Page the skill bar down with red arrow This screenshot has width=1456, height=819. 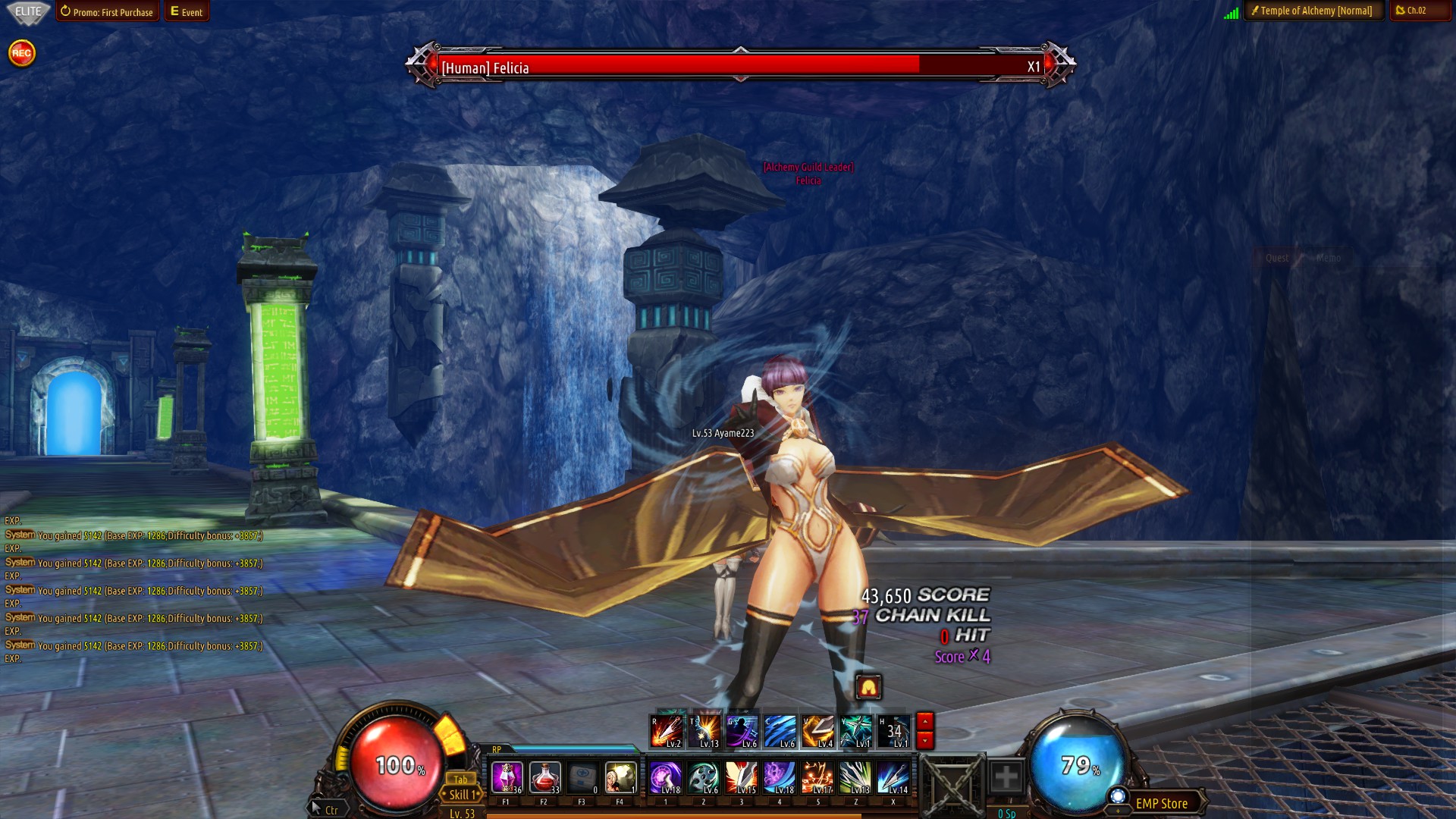pyautogui.click(x=924, y=739)
